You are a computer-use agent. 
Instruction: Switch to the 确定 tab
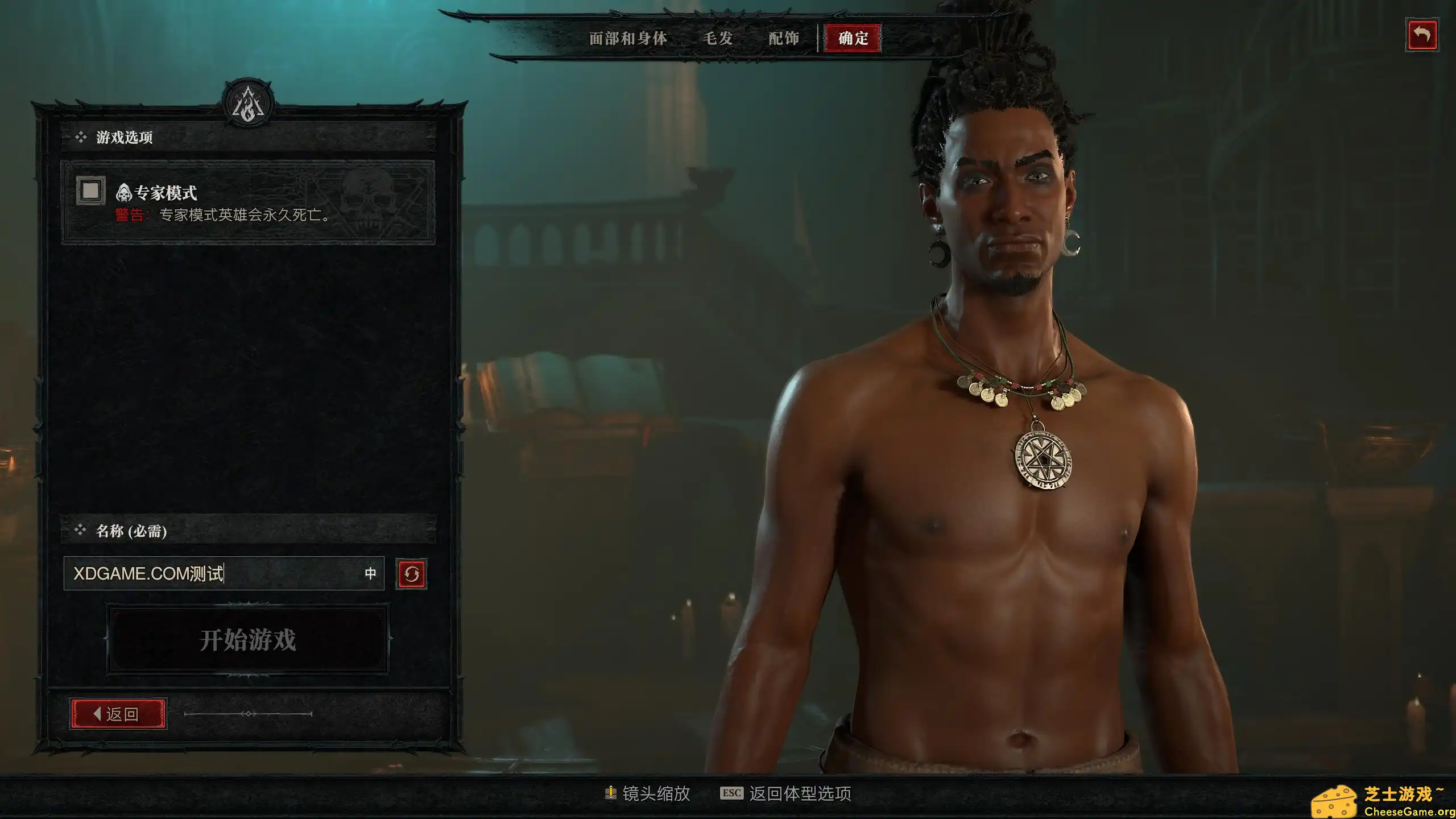(x=851, y=39)
